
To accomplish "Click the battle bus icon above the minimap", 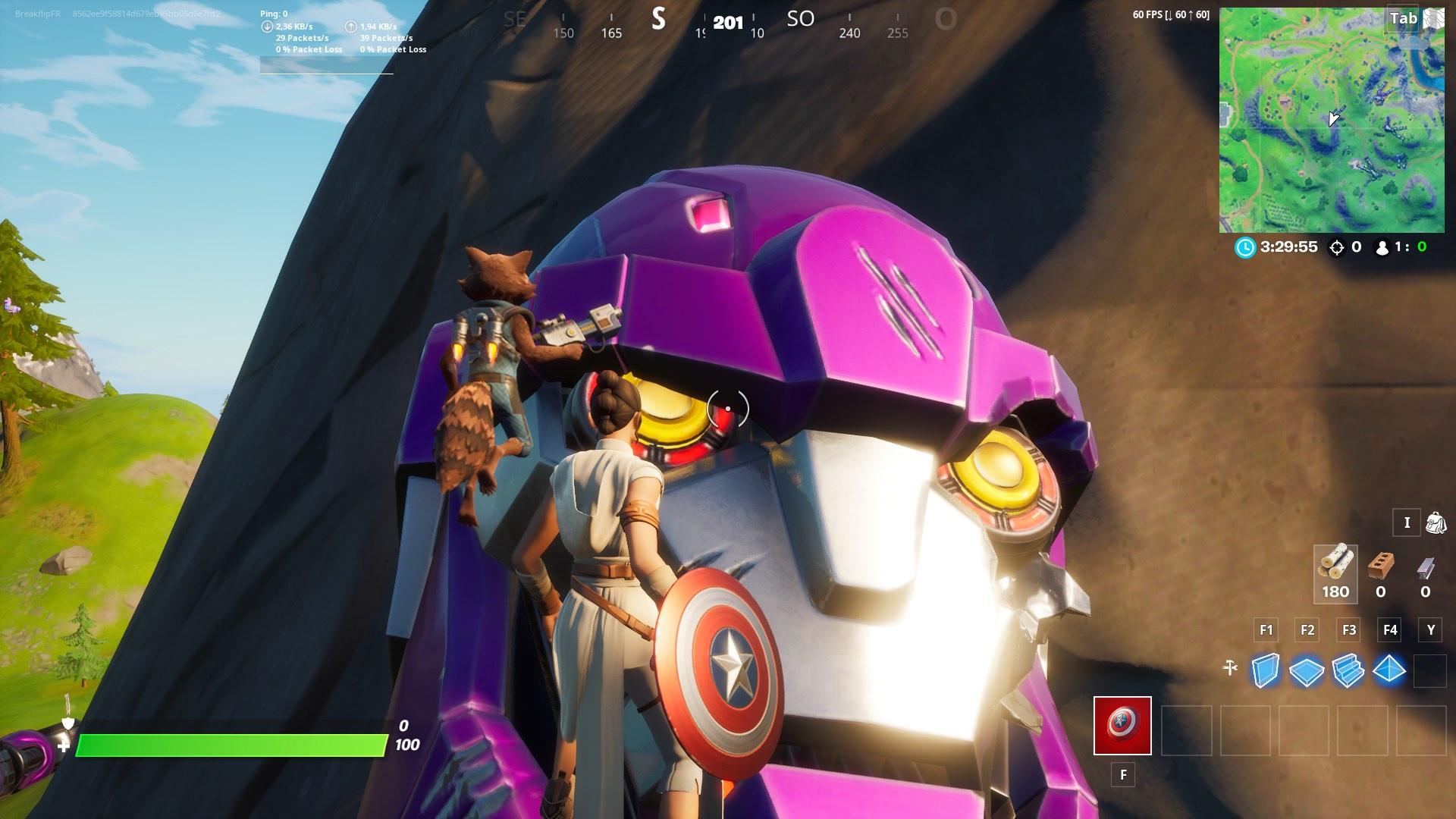I will point(1433,18).
